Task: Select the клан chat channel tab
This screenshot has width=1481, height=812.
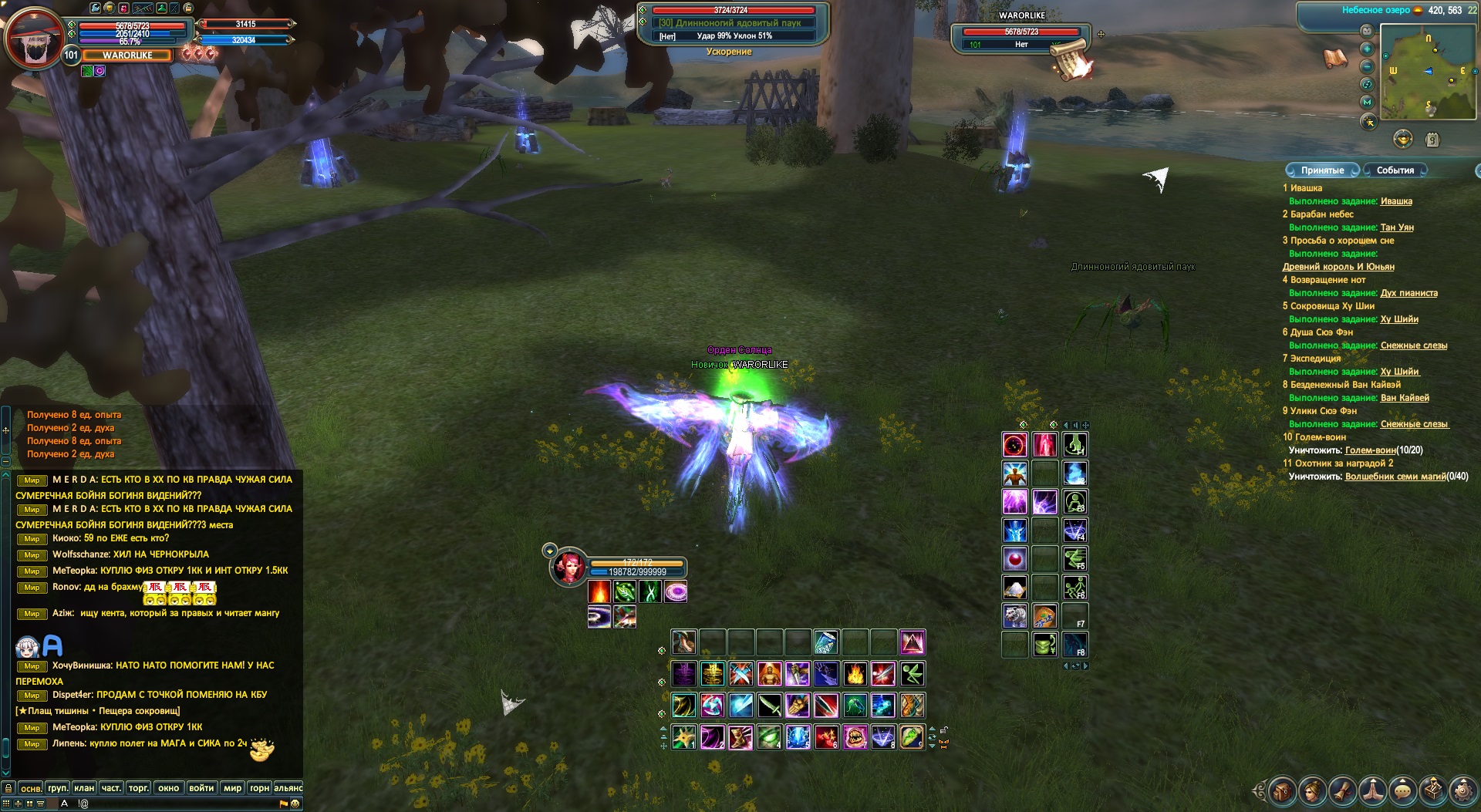Action: tap(84, 788)
